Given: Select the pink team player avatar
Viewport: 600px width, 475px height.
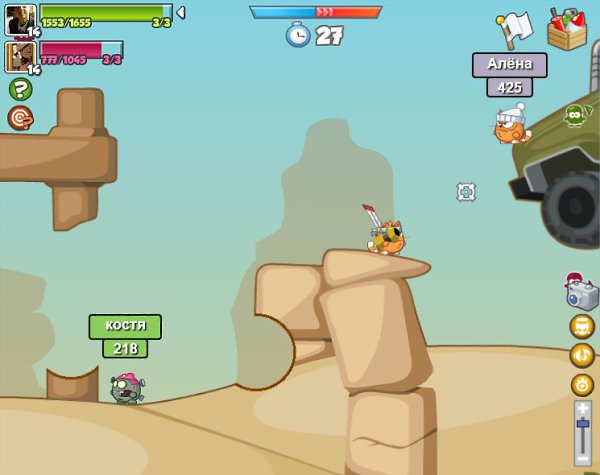Looking at the screenshot, I should (21, 56).
